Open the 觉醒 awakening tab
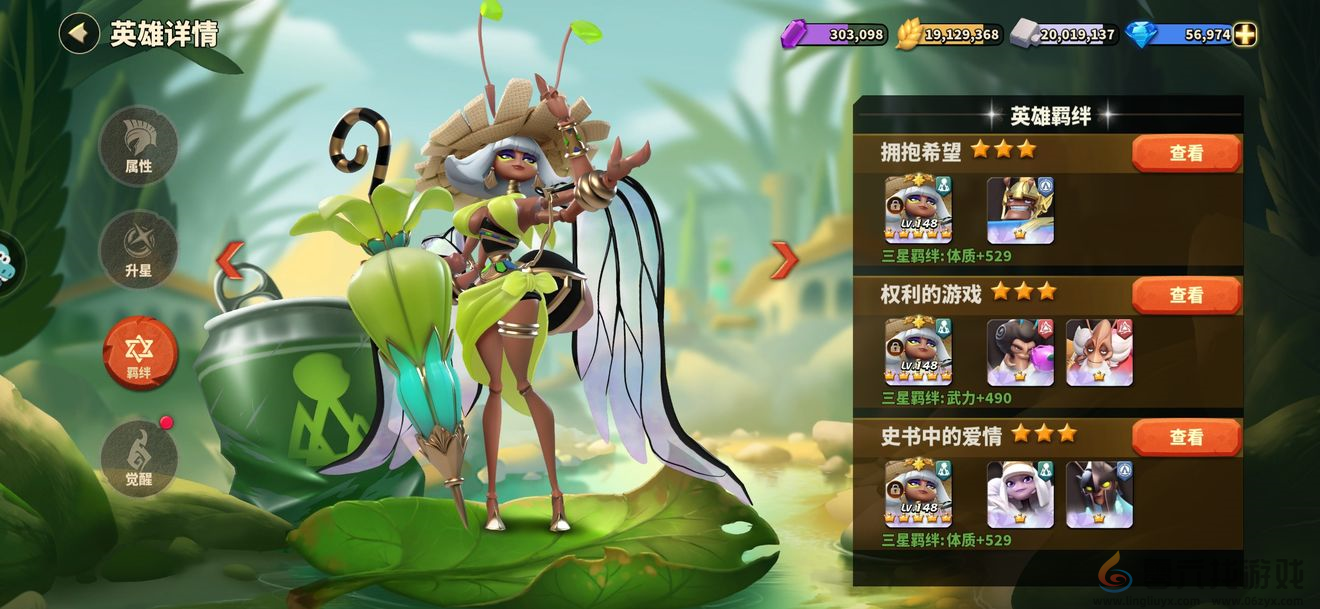The height and width of the screenshot is (609, 1320). coord(139,458)
